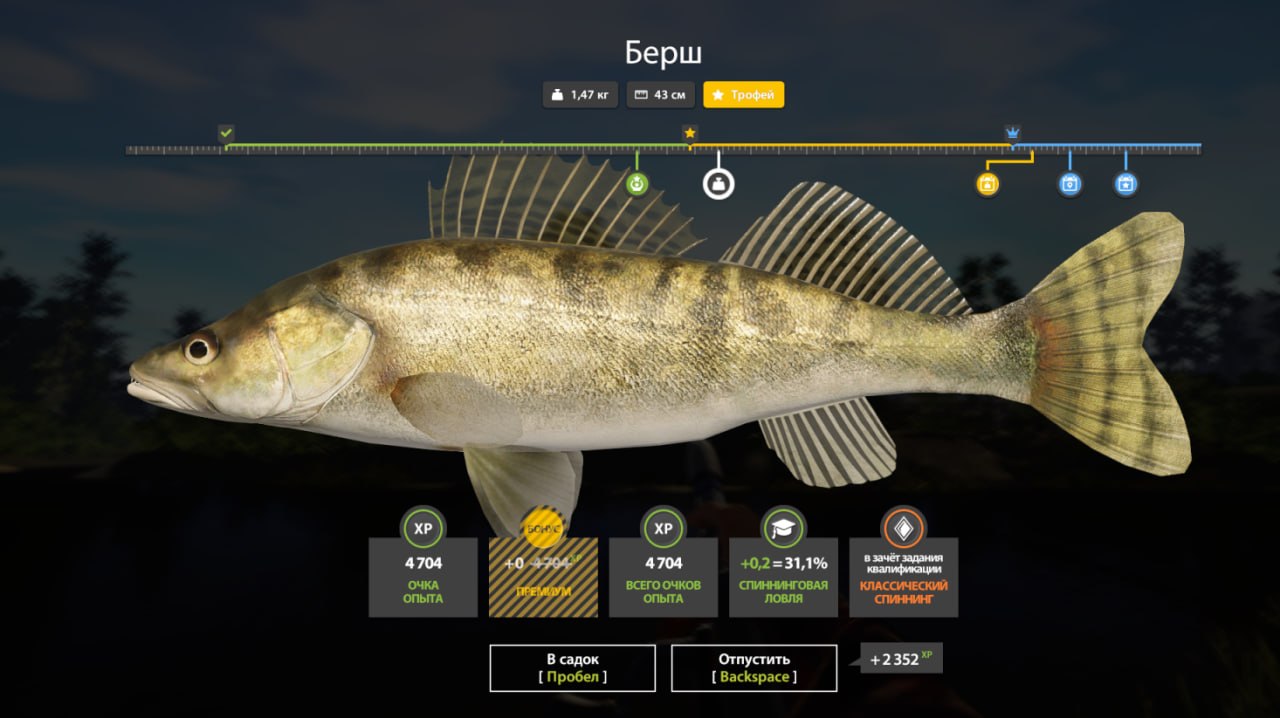Select the white weight marker on the scale
This screenshot has width=1280, height=718.
coord(718,184)
